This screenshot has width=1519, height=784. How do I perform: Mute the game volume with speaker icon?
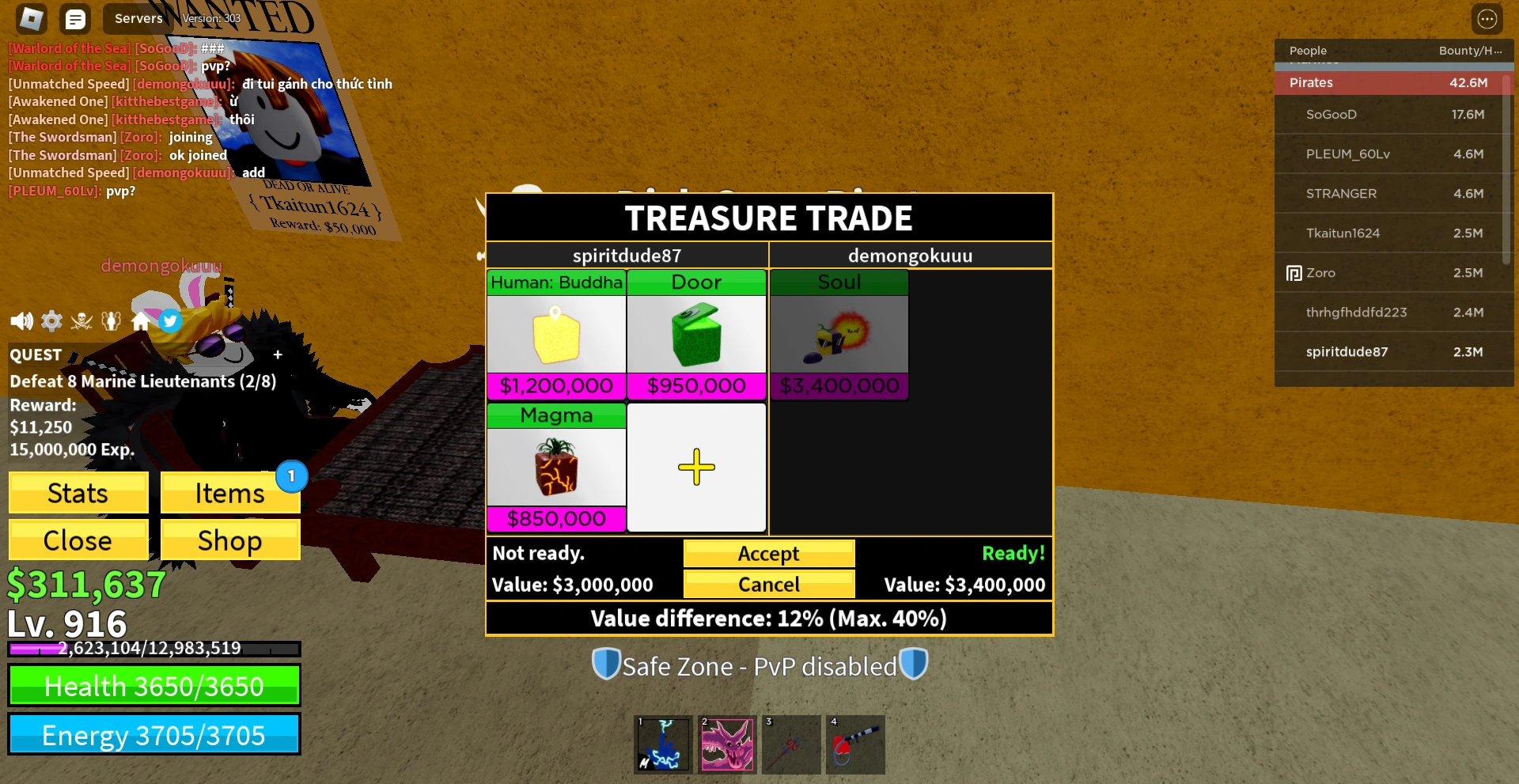tap(21, 320)
